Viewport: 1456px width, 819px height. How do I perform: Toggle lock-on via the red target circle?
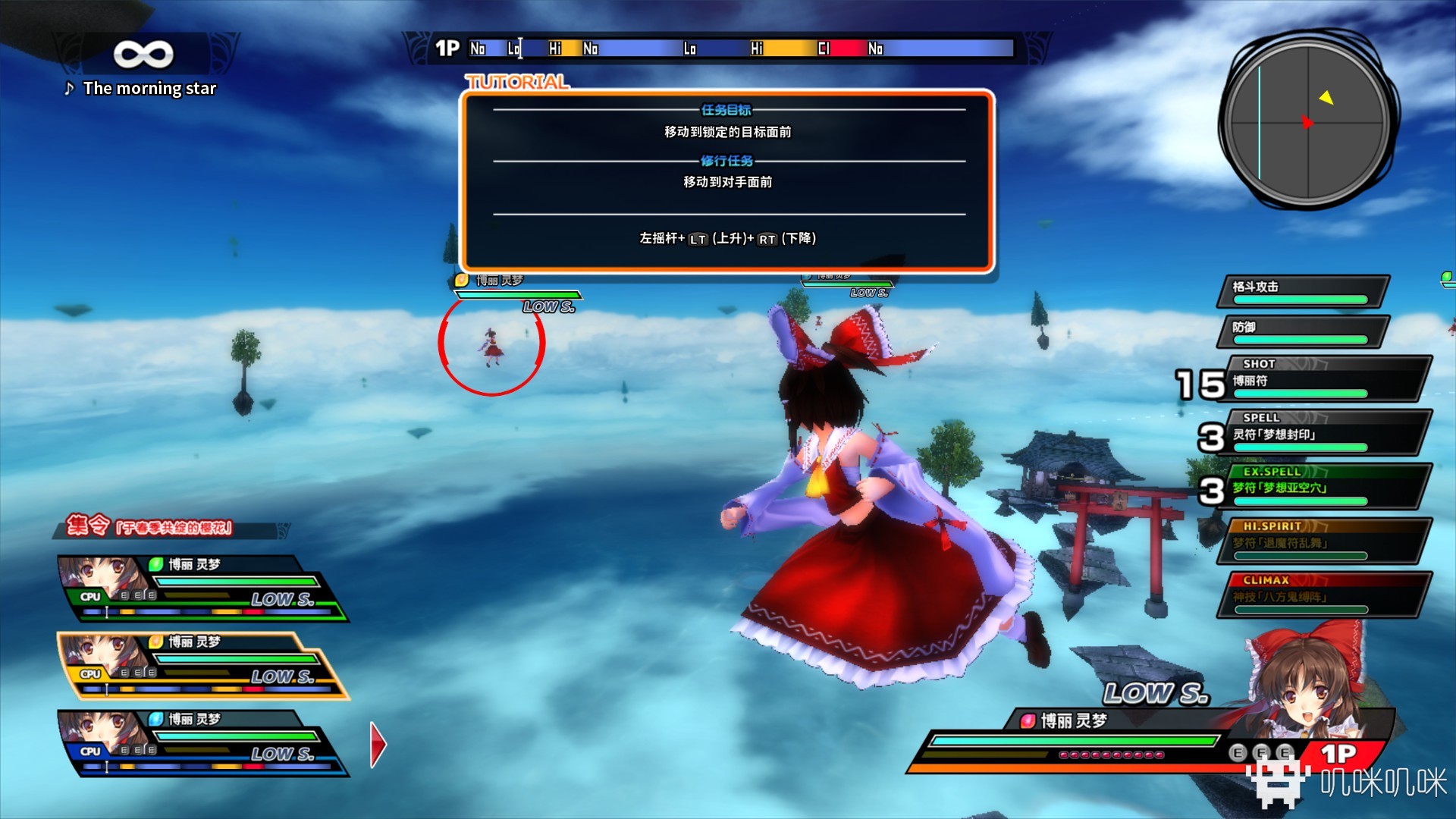[490, 343]
